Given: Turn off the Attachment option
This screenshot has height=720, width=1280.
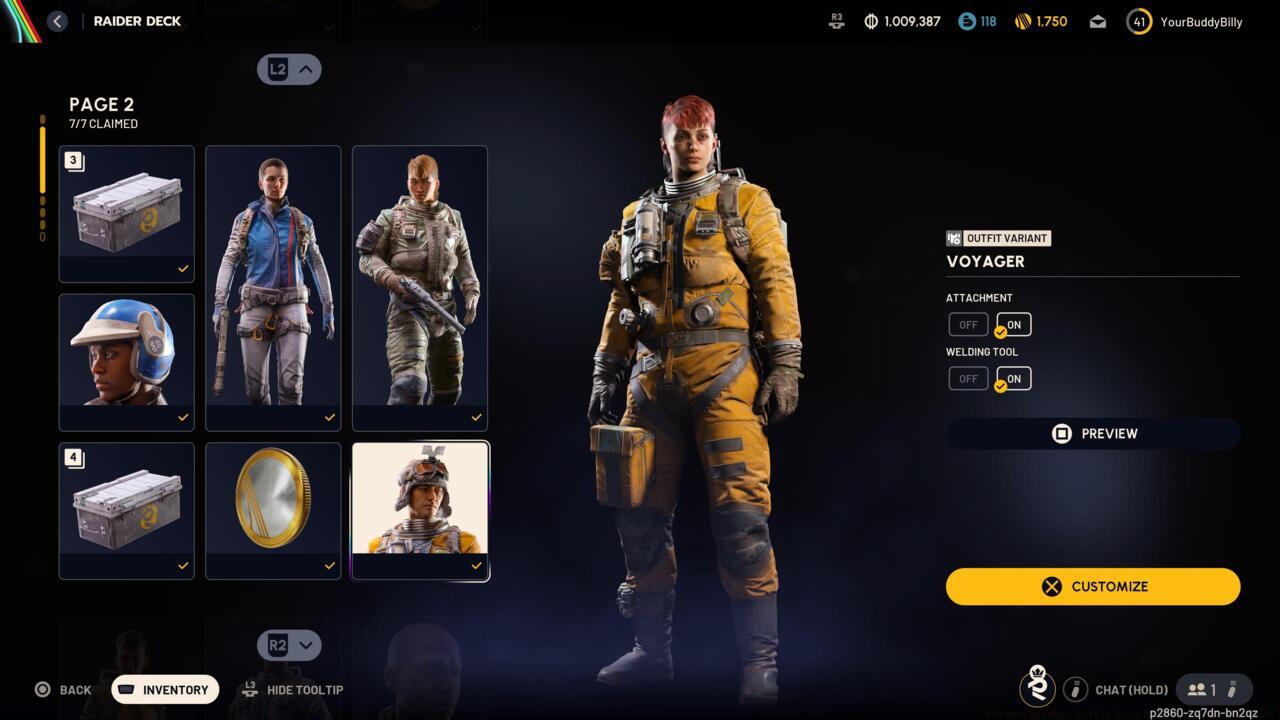Looking at the screenshot, I should click(x=967, y=324).
